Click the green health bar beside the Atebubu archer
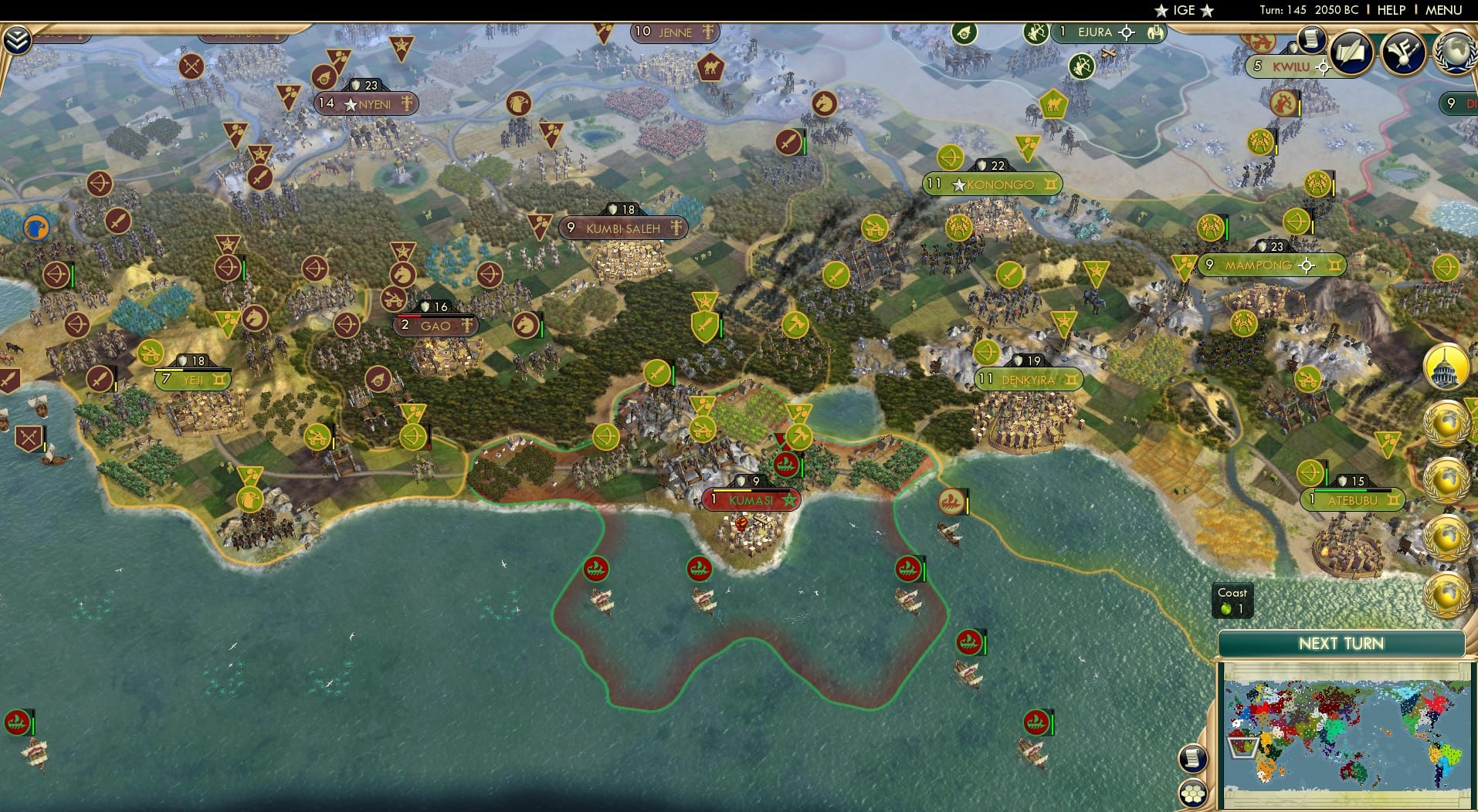This screenshot has width=1478, height=812. pyautogui.click(x=1327, y=475)
